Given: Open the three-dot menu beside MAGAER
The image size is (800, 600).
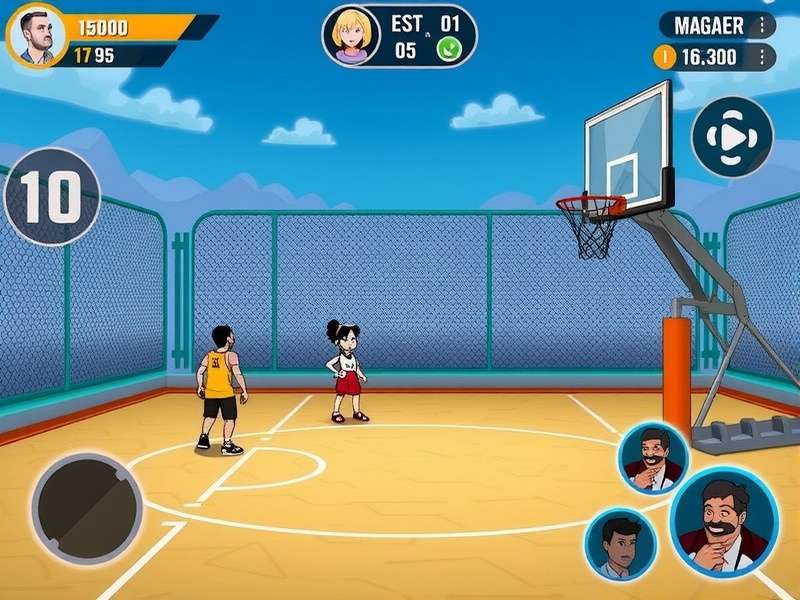Looking at the screenshot, I should coord(764,26).
